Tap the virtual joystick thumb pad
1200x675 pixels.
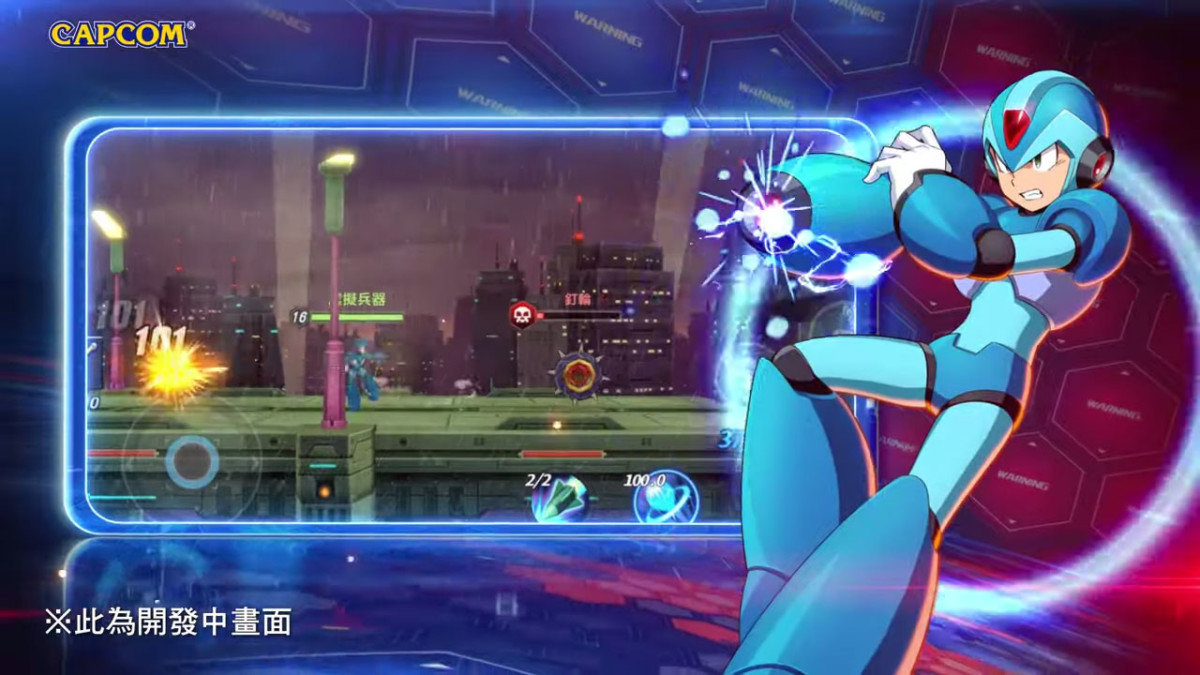point(192,462)
